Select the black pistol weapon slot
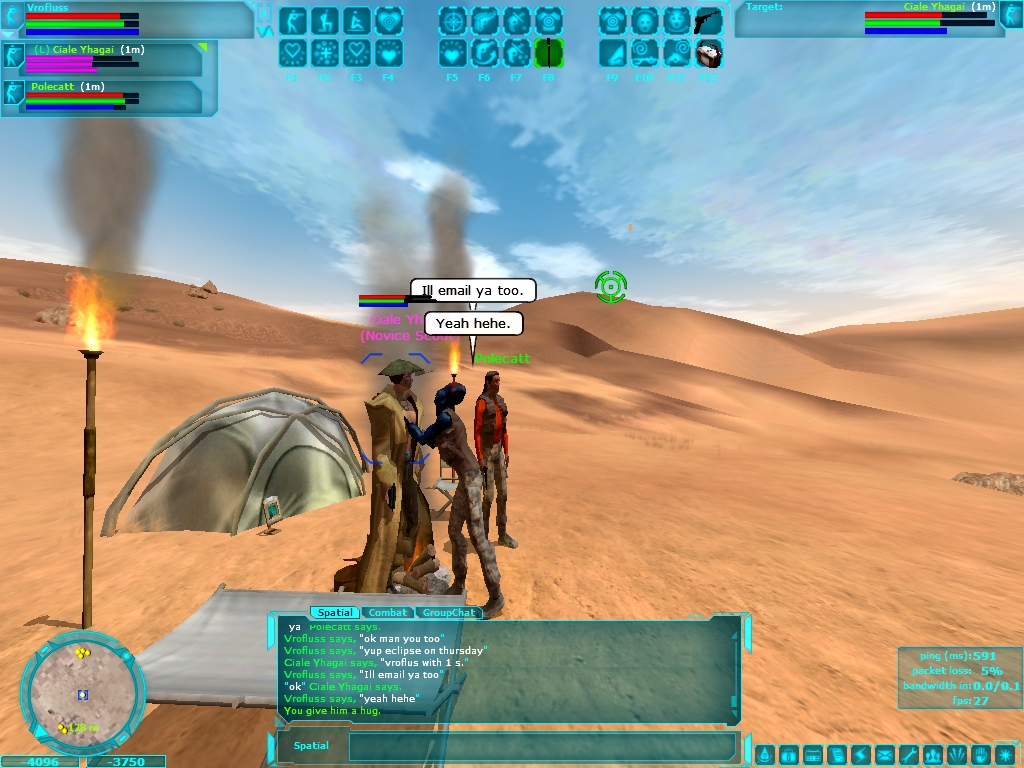The image size is (1024, 768). [x=708, y=21]
